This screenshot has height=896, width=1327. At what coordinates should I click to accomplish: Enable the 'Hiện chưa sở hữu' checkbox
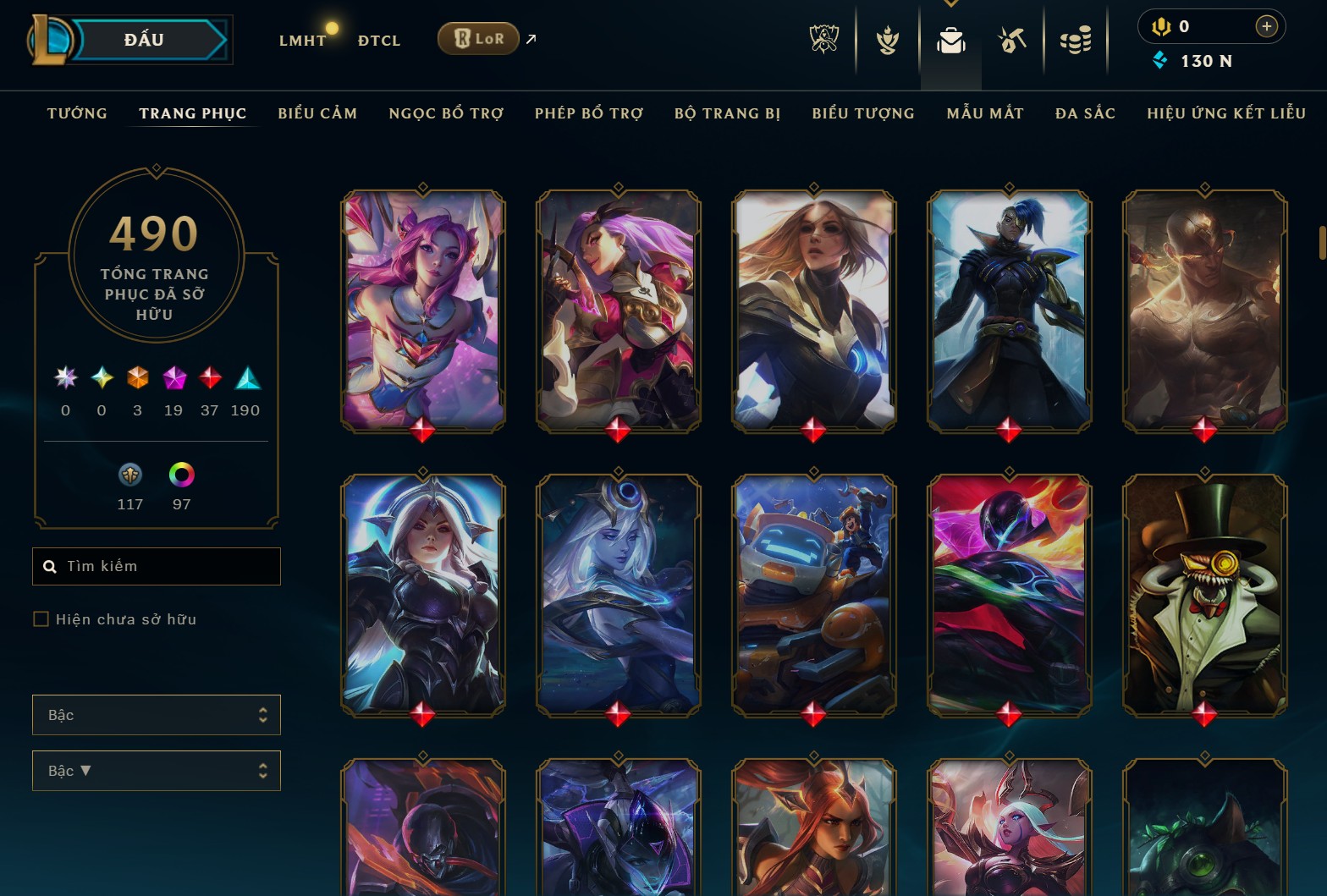tap(41, 618)
